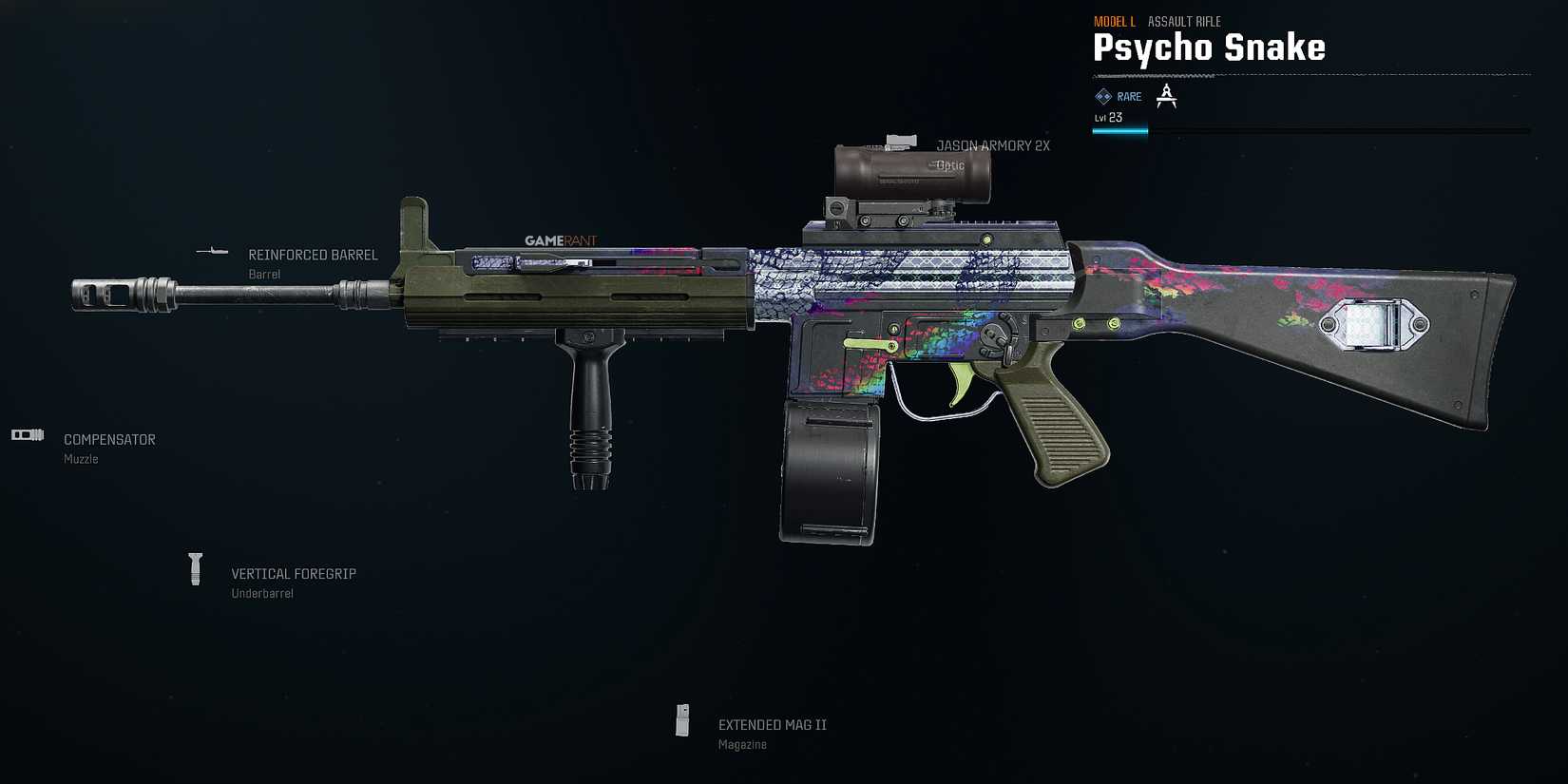Click the Reinforced Barrel label text

[313, 255]
